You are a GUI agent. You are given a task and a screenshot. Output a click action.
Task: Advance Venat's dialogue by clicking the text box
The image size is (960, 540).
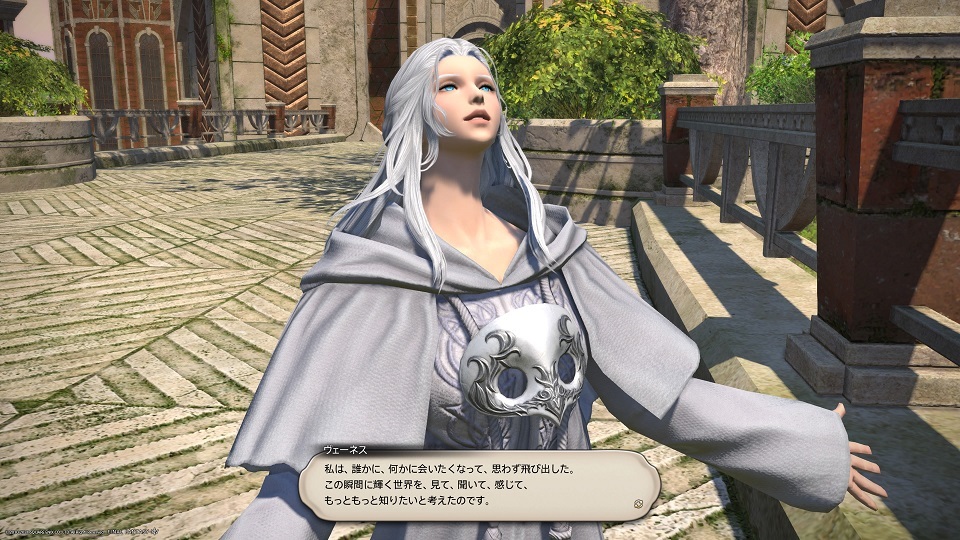478,484
